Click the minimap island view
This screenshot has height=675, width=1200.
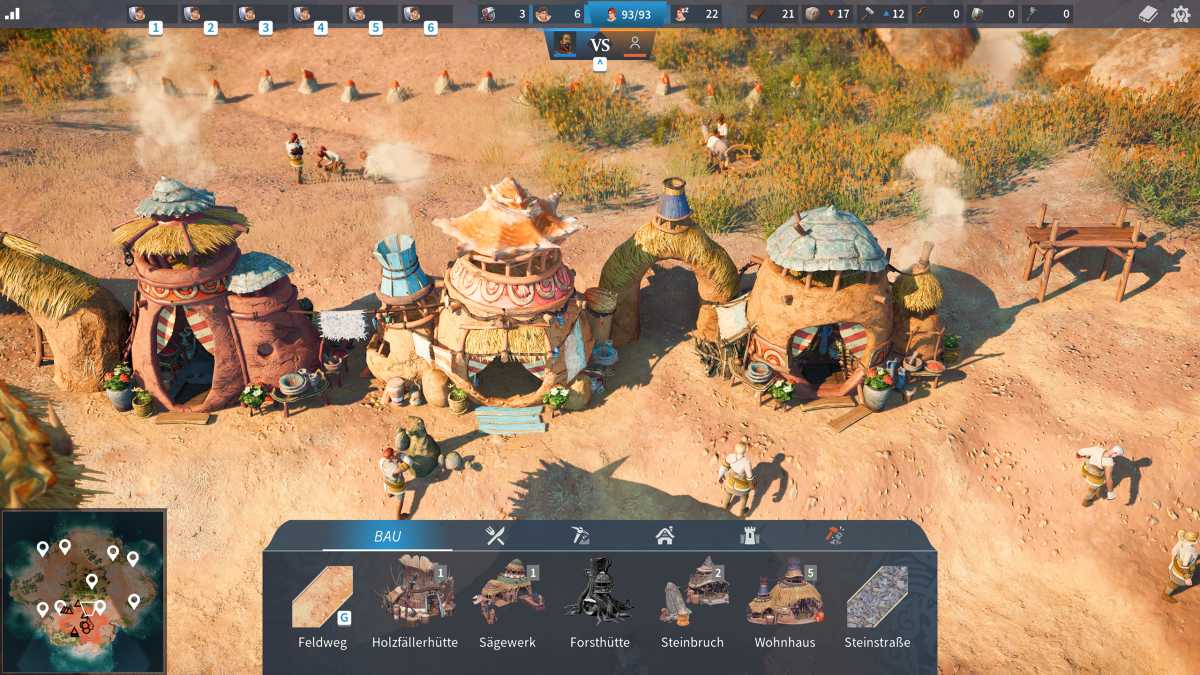click(x=84, y=592)
